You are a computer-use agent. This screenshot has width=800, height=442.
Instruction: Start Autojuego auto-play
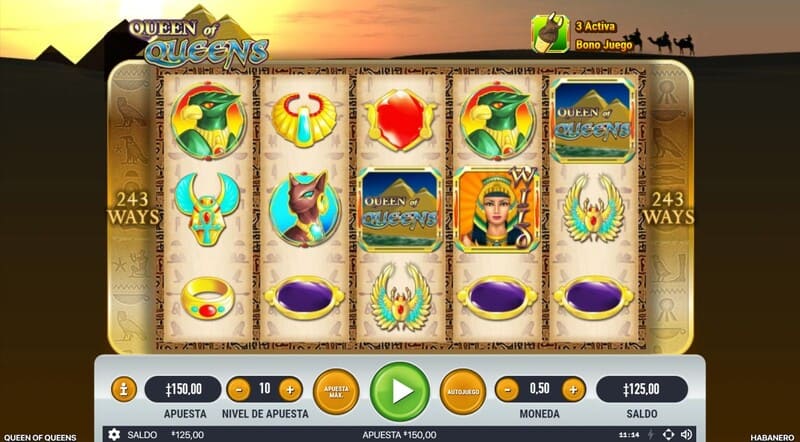(462, 390)
